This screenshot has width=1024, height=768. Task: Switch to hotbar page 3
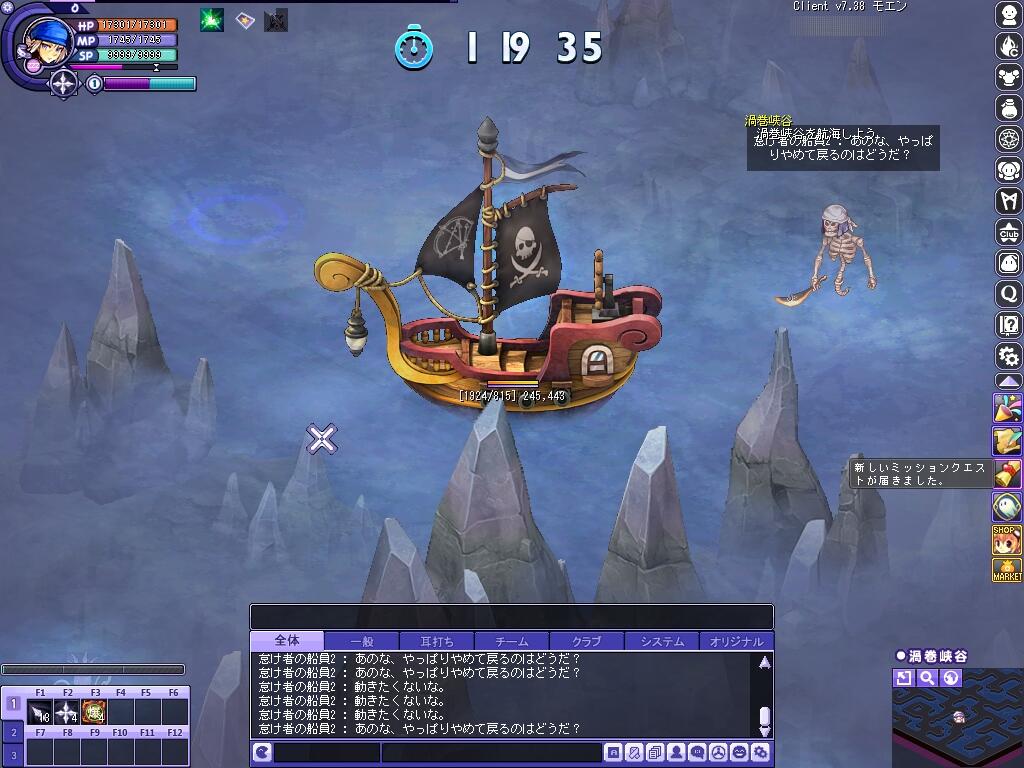pos(13,753)
